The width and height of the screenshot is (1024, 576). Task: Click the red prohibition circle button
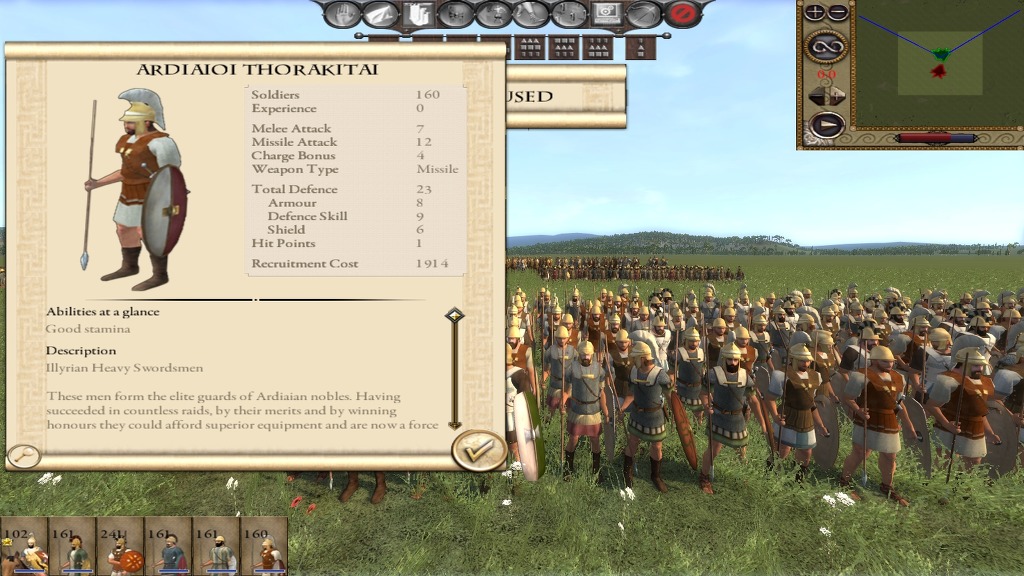coord(682,14)
